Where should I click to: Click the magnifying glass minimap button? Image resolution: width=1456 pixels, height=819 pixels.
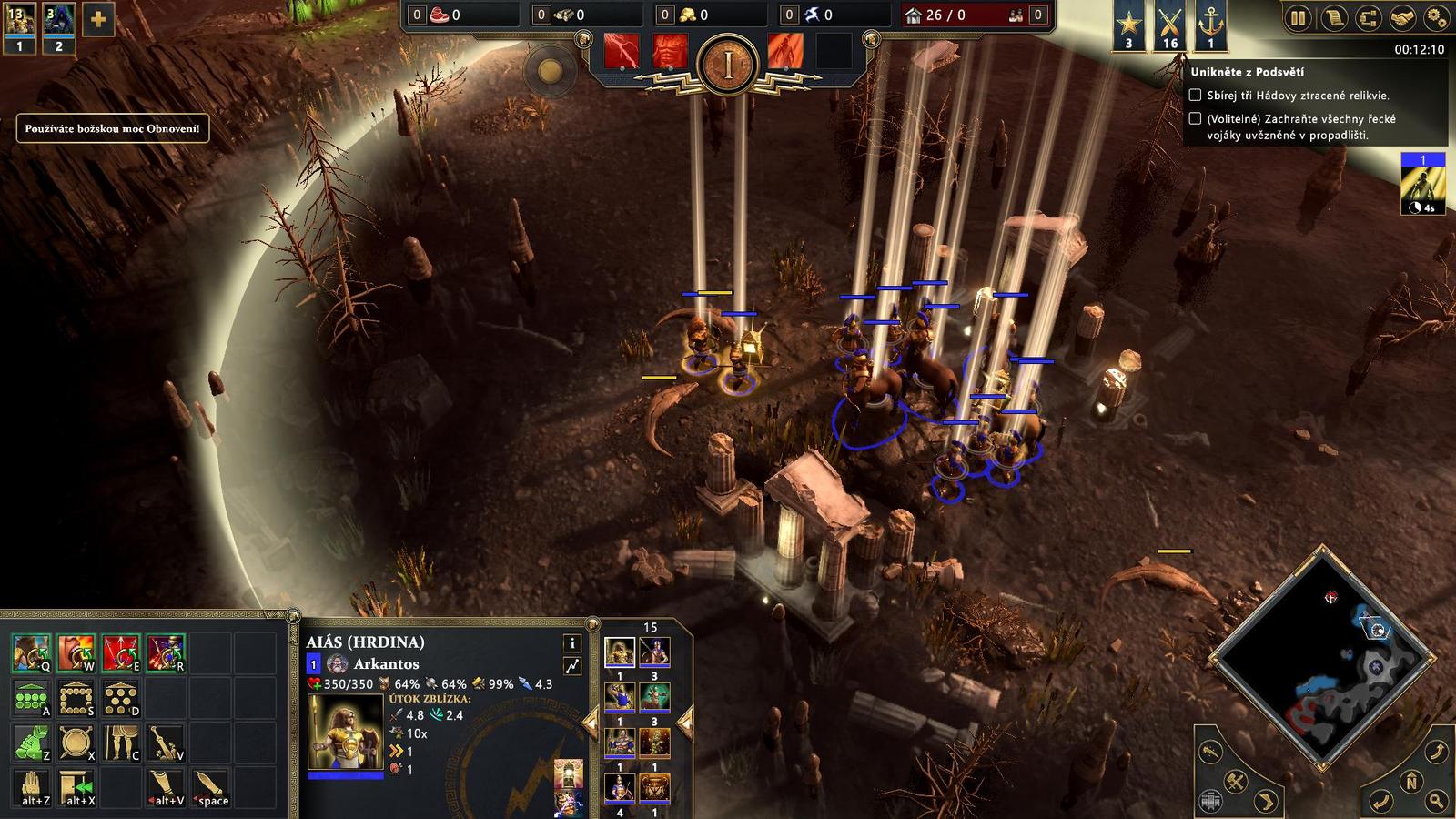click(1436, 801)
